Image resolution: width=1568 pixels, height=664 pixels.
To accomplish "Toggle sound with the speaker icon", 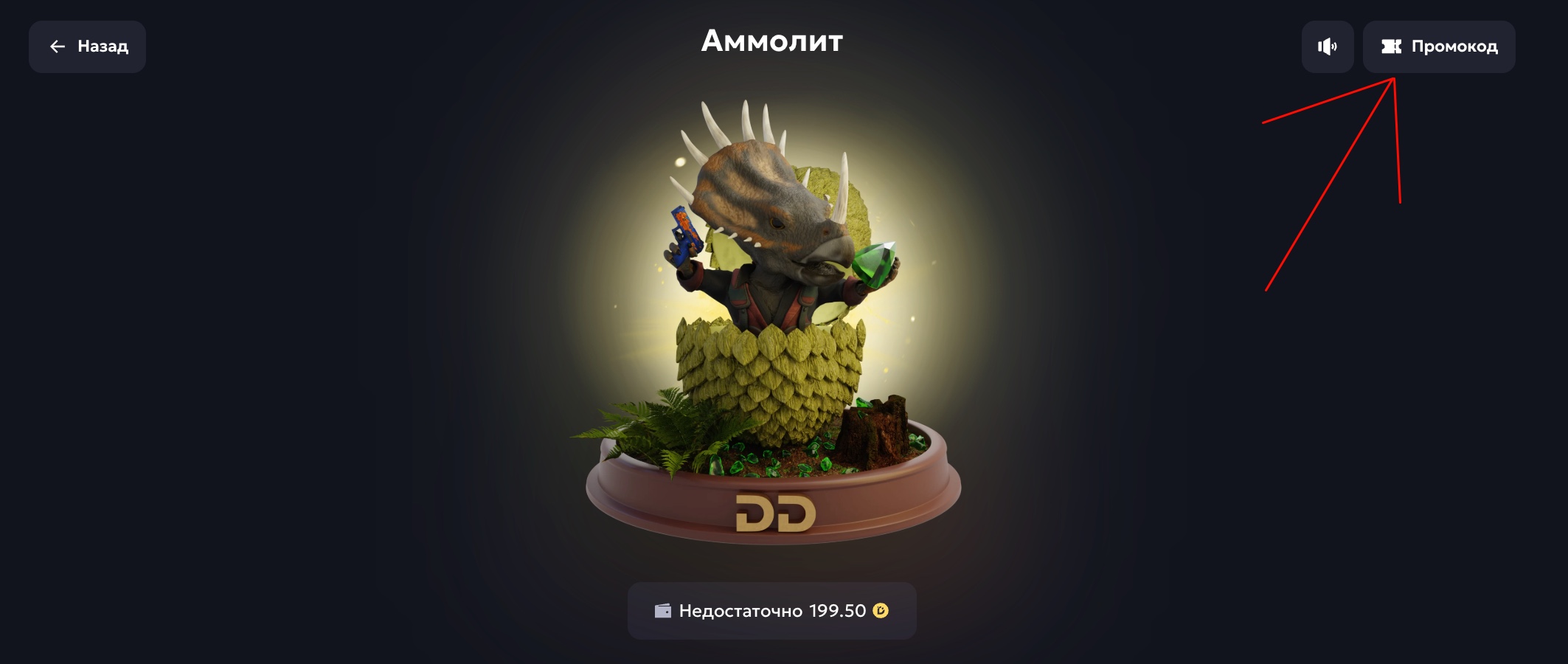I will 1327,46.
